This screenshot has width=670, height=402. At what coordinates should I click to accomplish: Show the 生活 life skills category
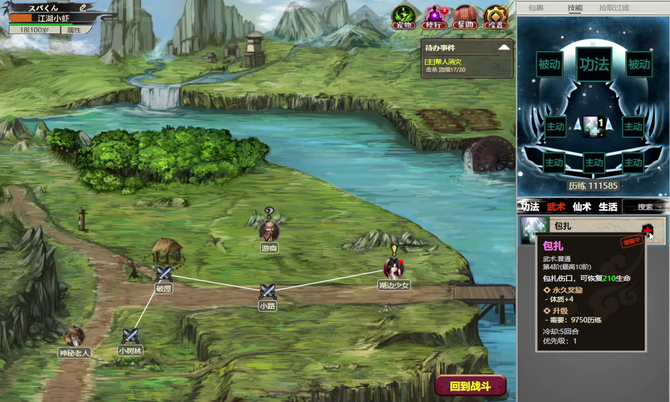coord(608,207)
